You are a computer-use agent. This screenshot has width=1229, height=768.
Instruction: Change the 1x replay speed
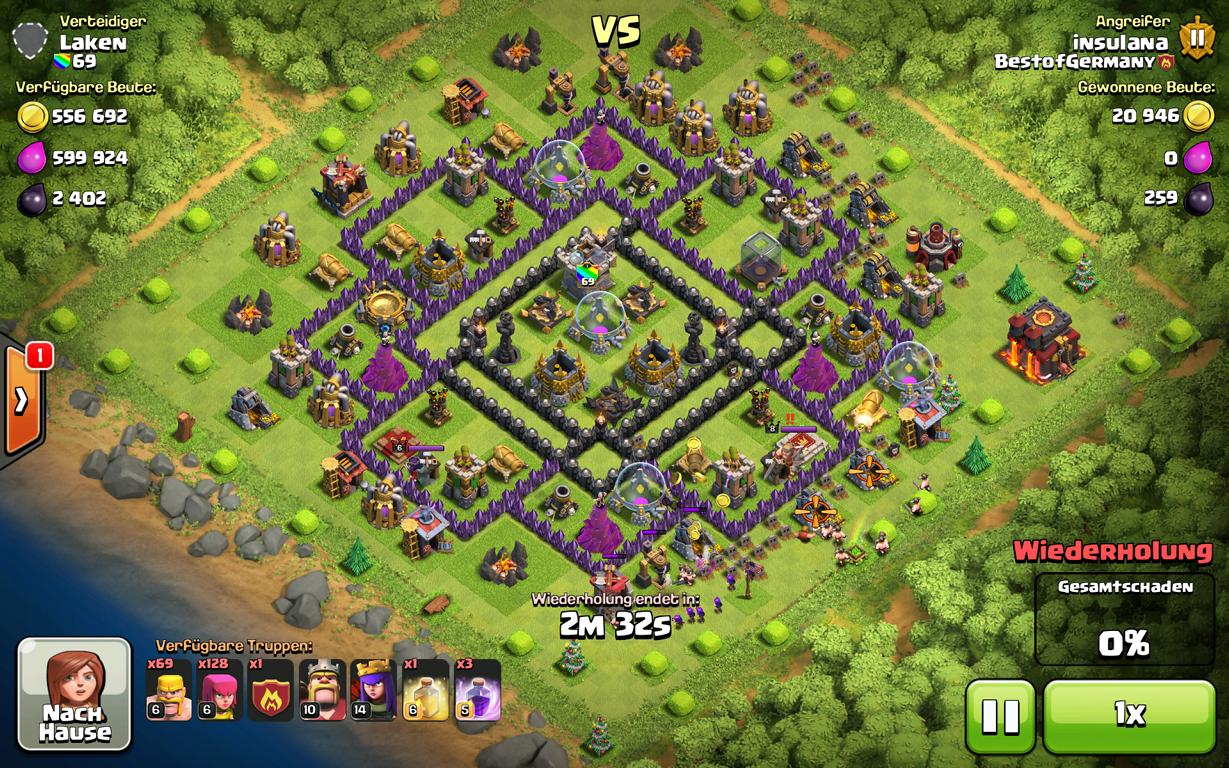click(x=1129, y=715)
